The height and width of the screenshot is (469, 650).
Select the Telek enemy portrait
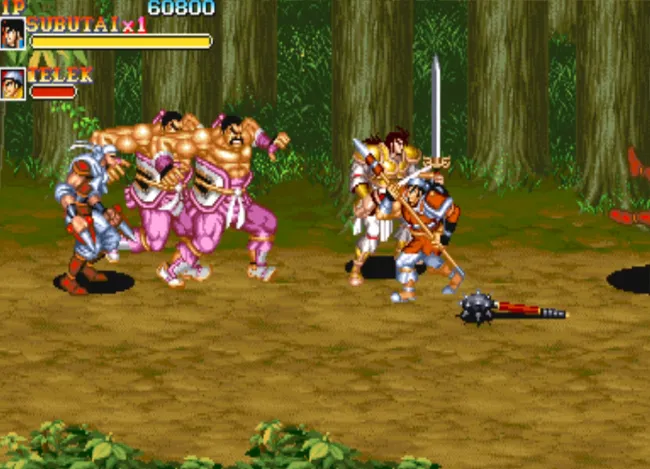(13, 84)
